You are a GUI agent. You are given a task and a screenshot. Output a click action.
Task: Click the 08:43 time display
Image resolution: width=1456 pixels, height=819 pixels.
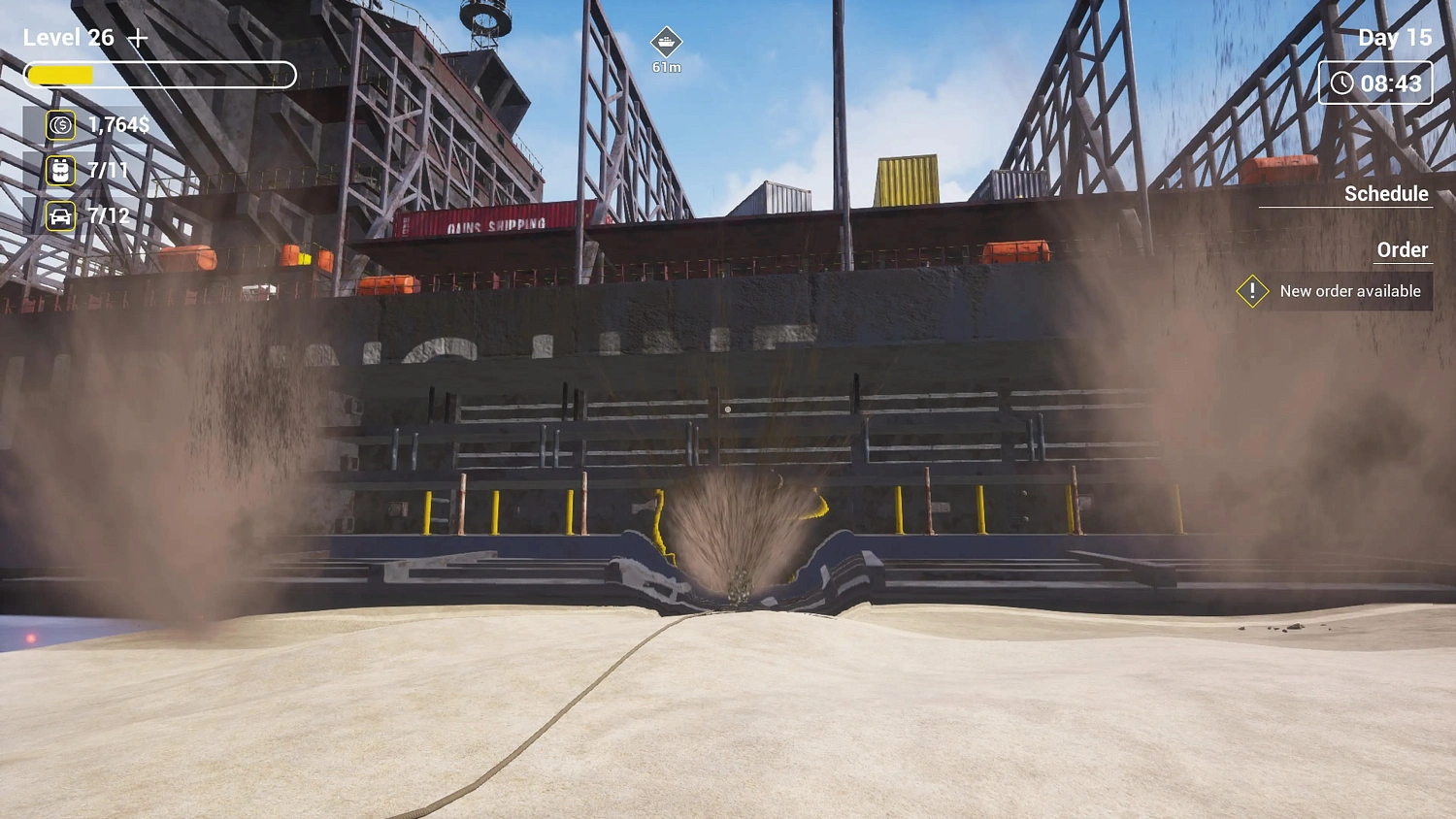(1390, 82)
